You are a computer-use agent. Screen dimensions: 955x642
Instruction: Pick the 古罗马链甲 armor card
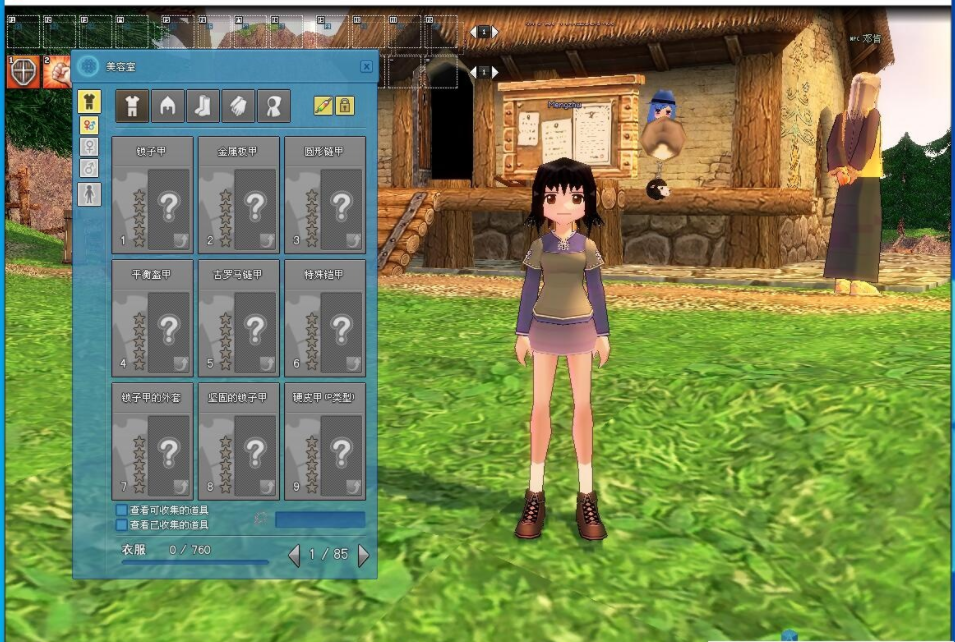coord(239,318)
